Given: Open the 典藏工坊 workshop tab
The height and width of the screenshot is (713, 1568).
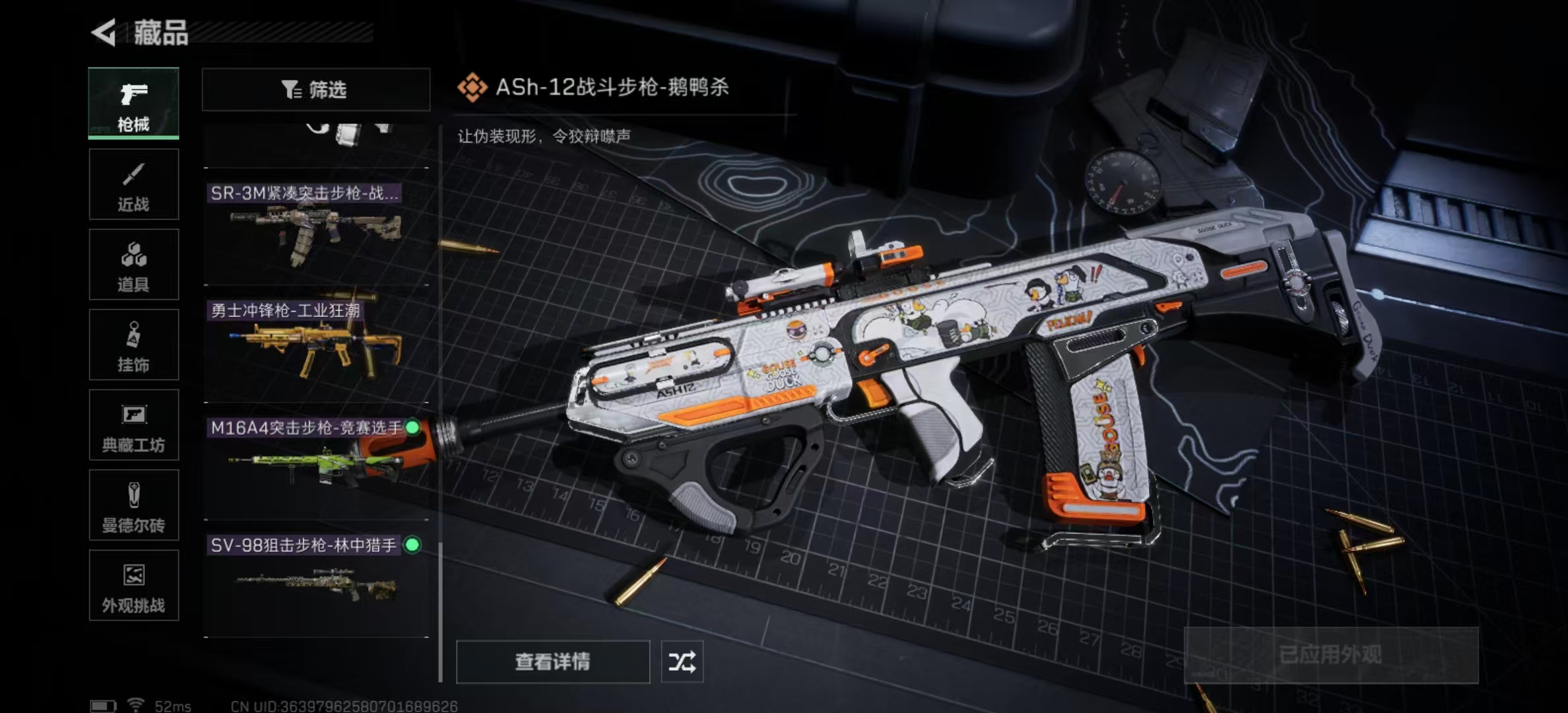Looking at the screenshot, I should pyautogui.click(x=133, y=425).
